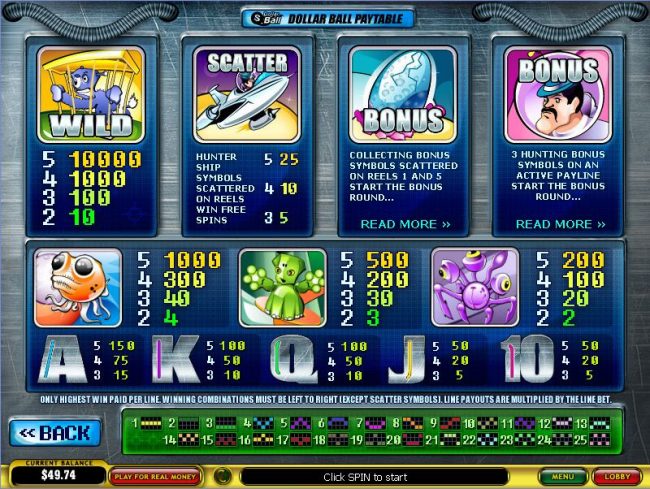Return to the Lobby

click(617, 477)
